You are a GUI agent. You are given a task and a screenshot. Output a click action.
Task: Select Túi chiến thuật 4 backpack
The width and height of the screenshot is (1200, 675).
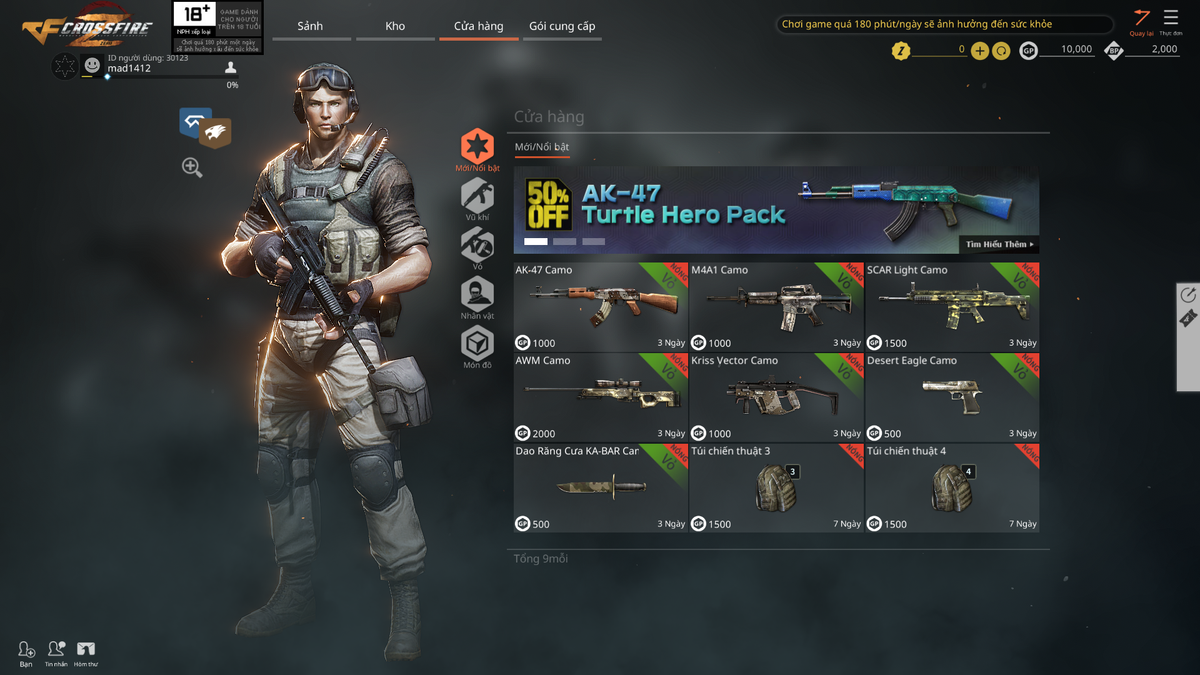pyautogui.click(x=952, y=488)
